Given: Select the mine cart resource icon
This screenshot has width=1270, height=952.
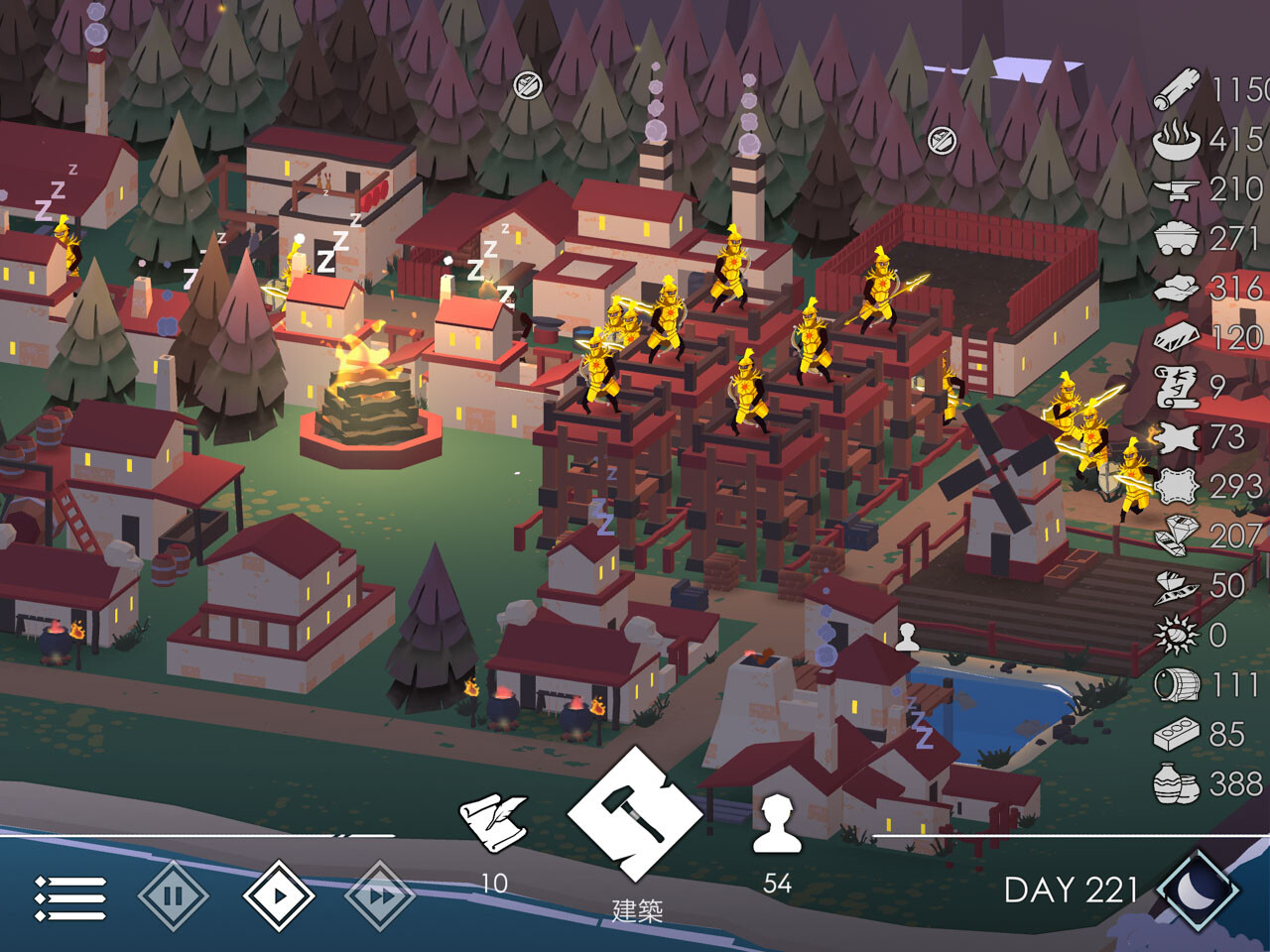Looking at the screenshot, I should [1178, 239].
